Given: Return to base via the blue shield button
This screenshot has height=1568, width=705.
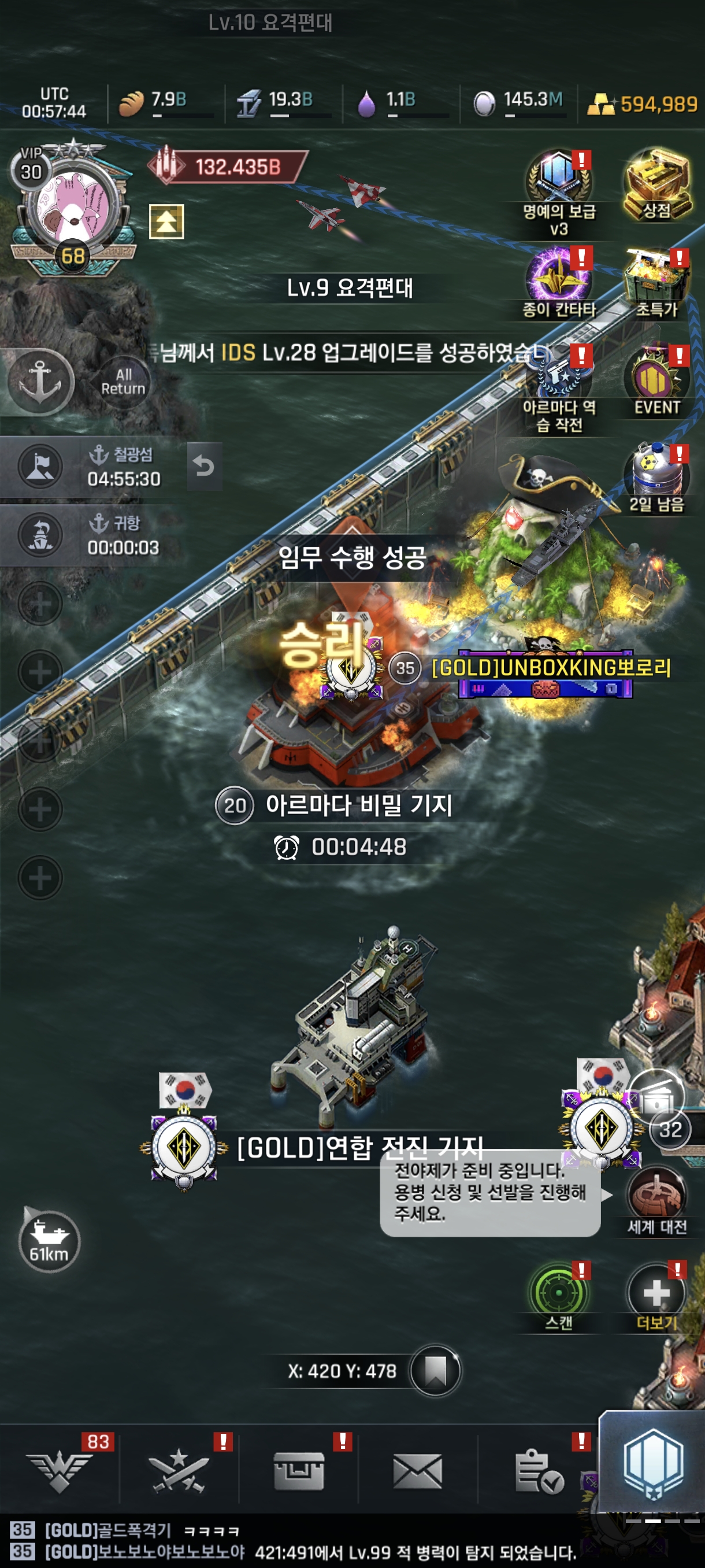Looking at the screenshot, I should pos(652,1465).
